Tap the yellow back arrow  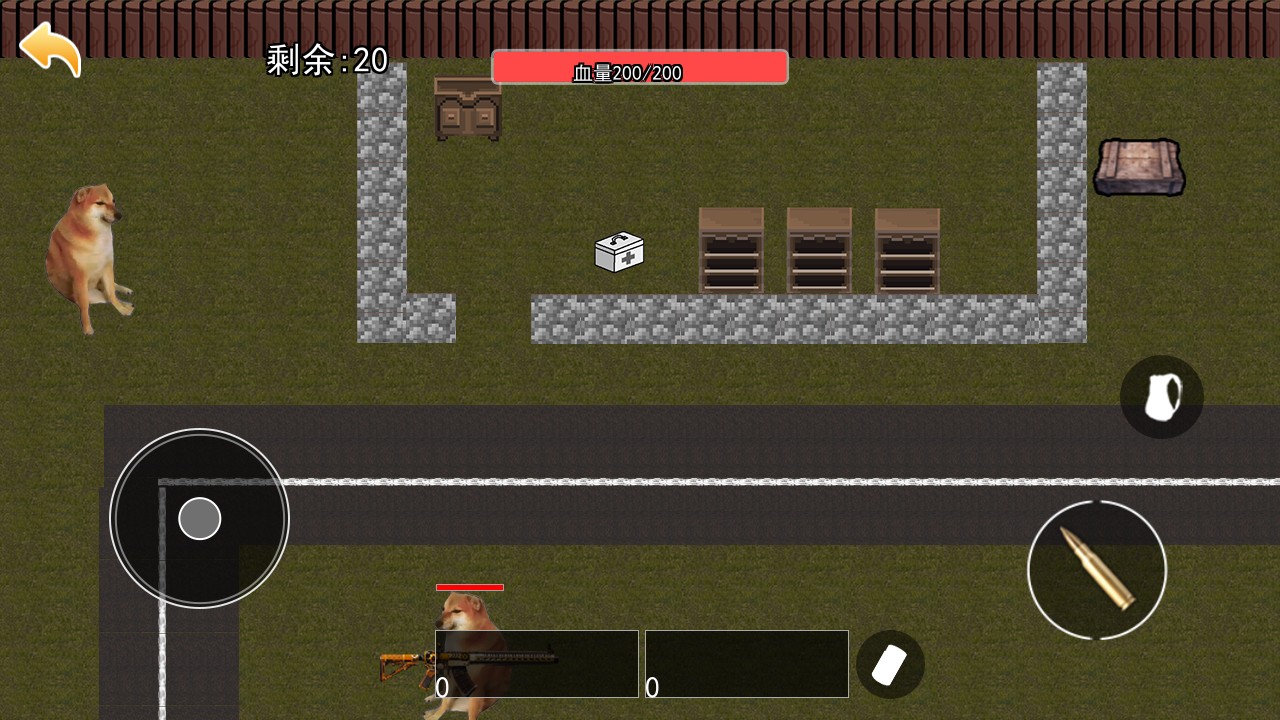[52, 48]
